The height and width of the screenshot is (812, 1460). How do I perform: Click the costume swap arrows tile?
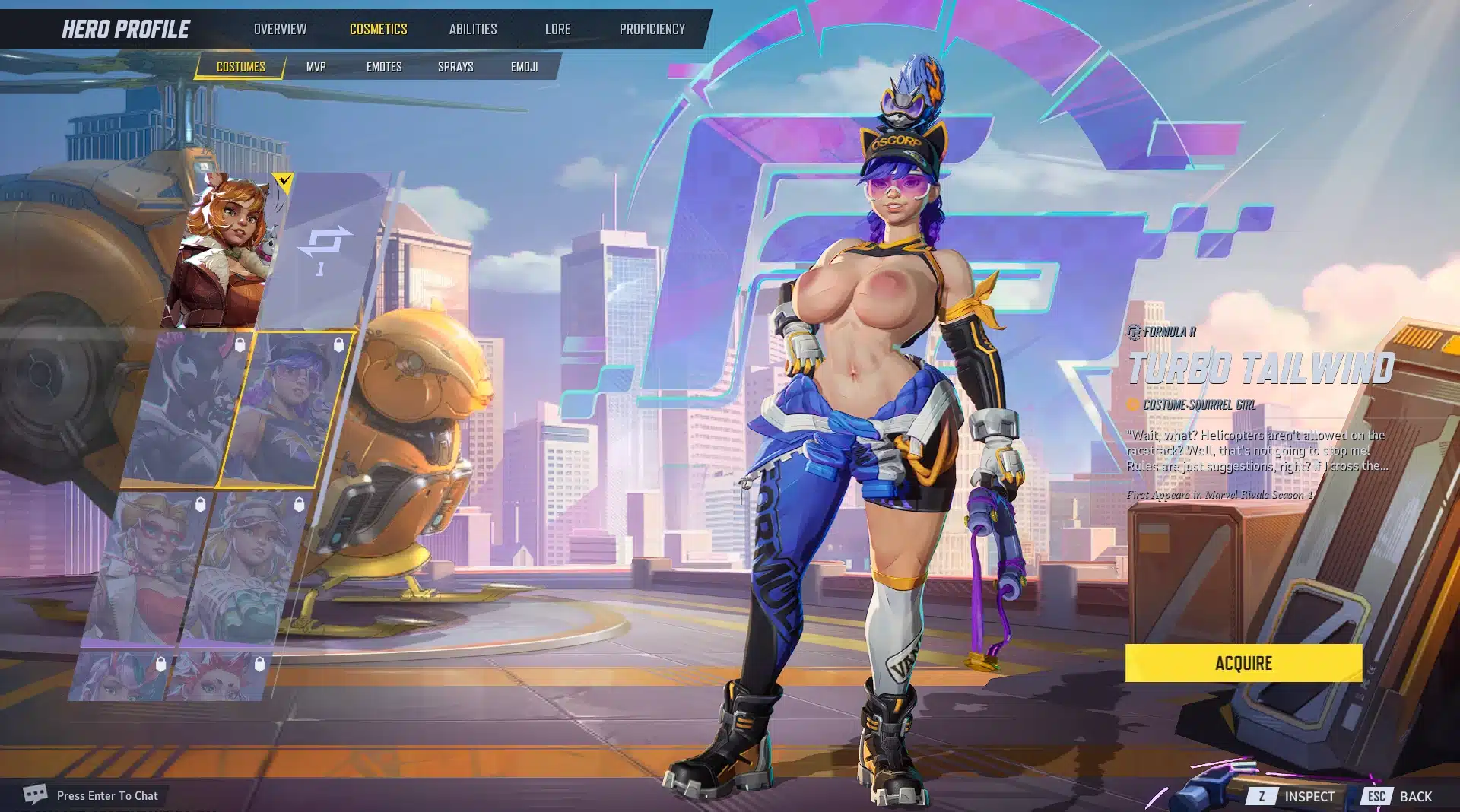[x=325, y=251]
